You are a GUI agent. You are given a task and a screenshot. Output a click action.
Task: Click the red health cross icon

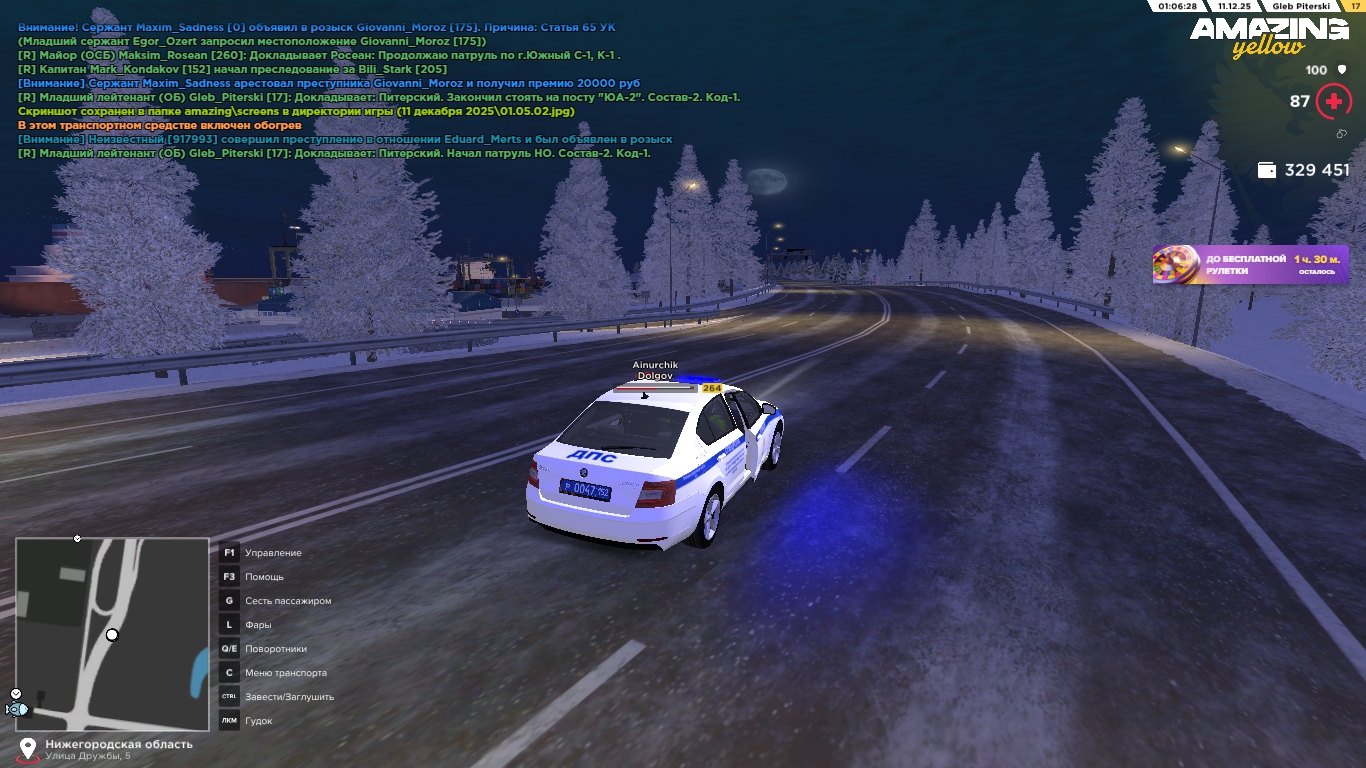point(1333,101)
